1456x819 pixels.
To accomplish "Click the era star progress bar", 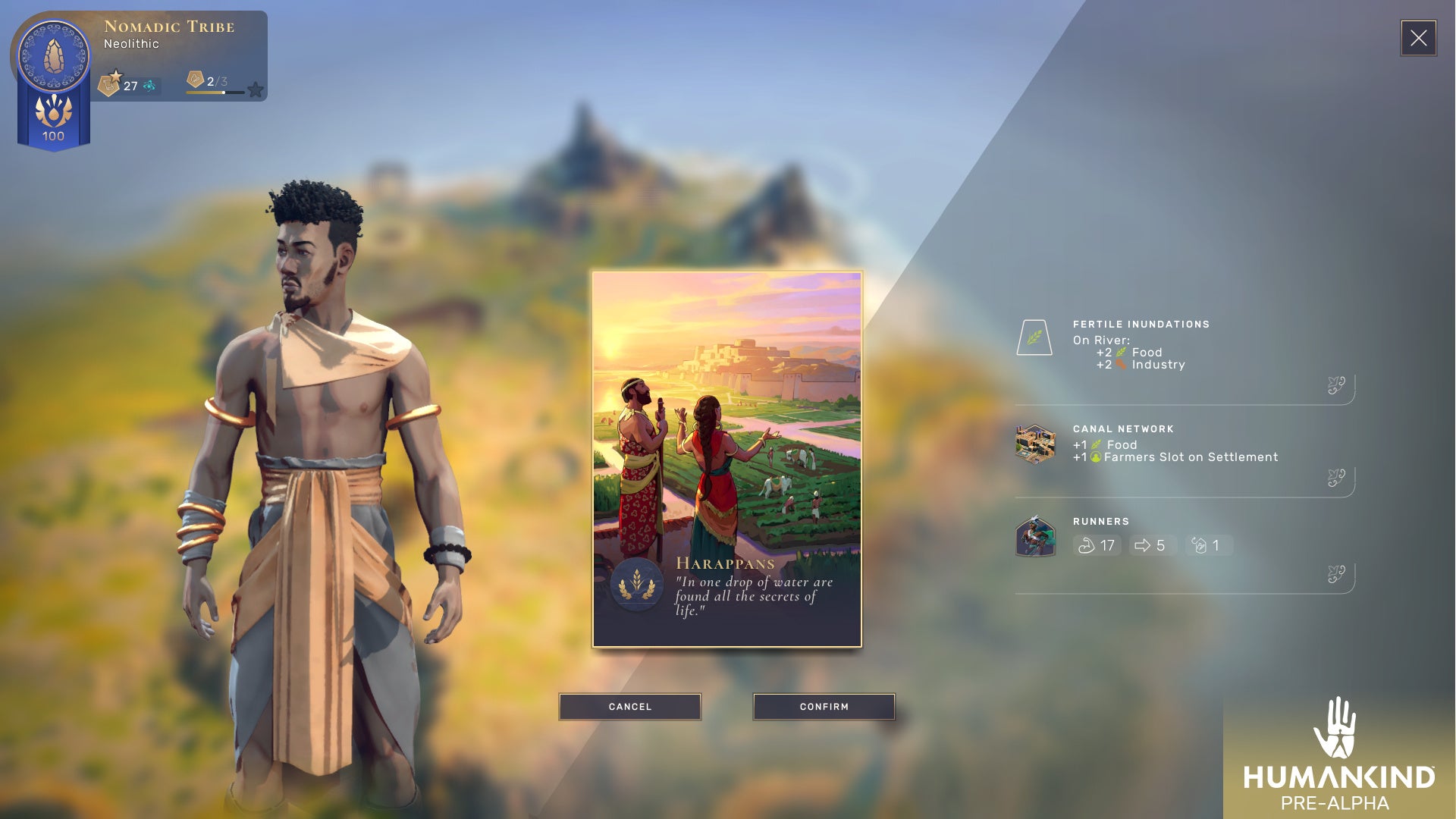I will (215, 93).
